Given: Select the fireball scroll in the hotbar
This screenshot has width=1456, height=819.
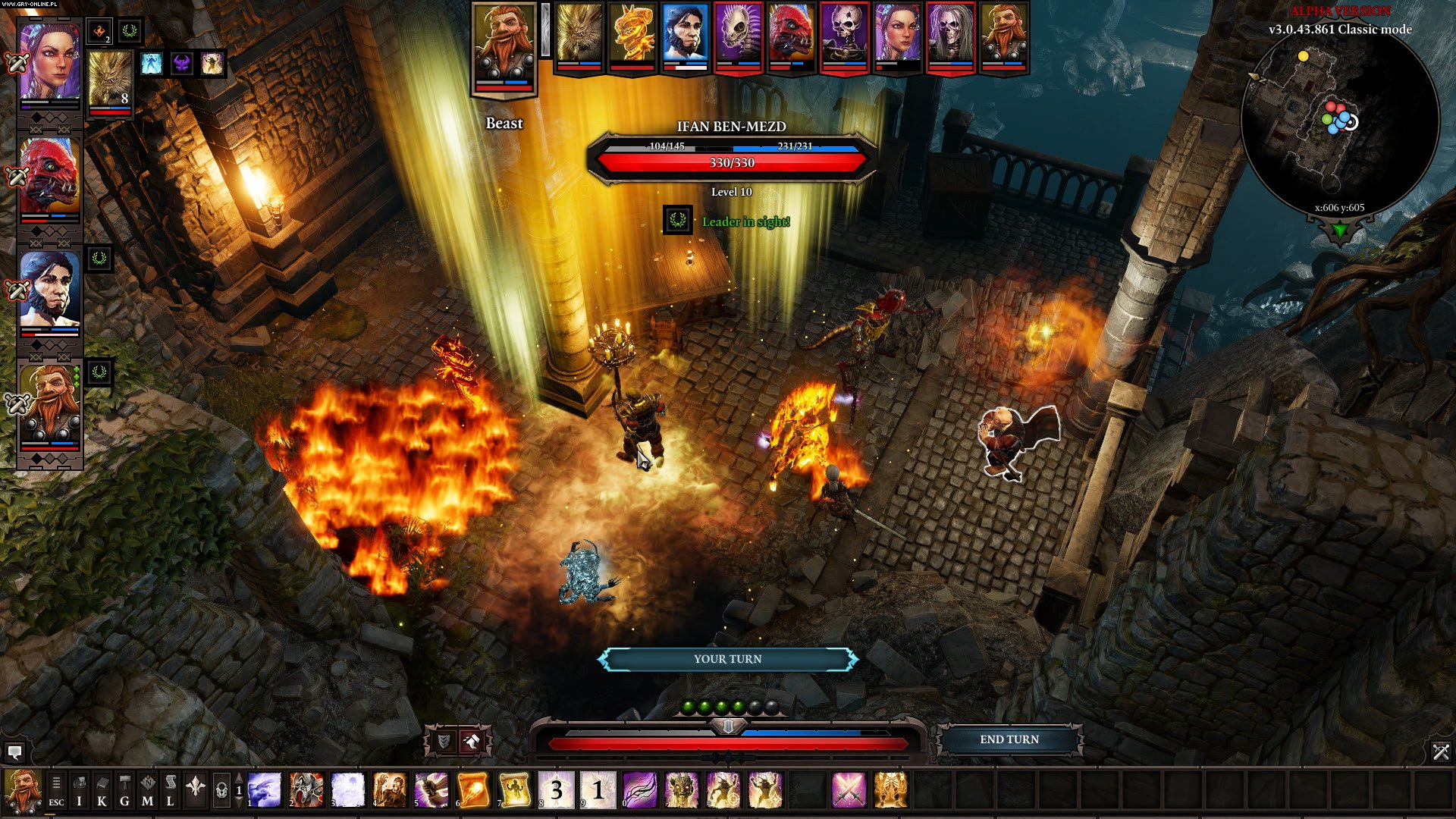Looking at the screenshot, I should coord(472,790).
